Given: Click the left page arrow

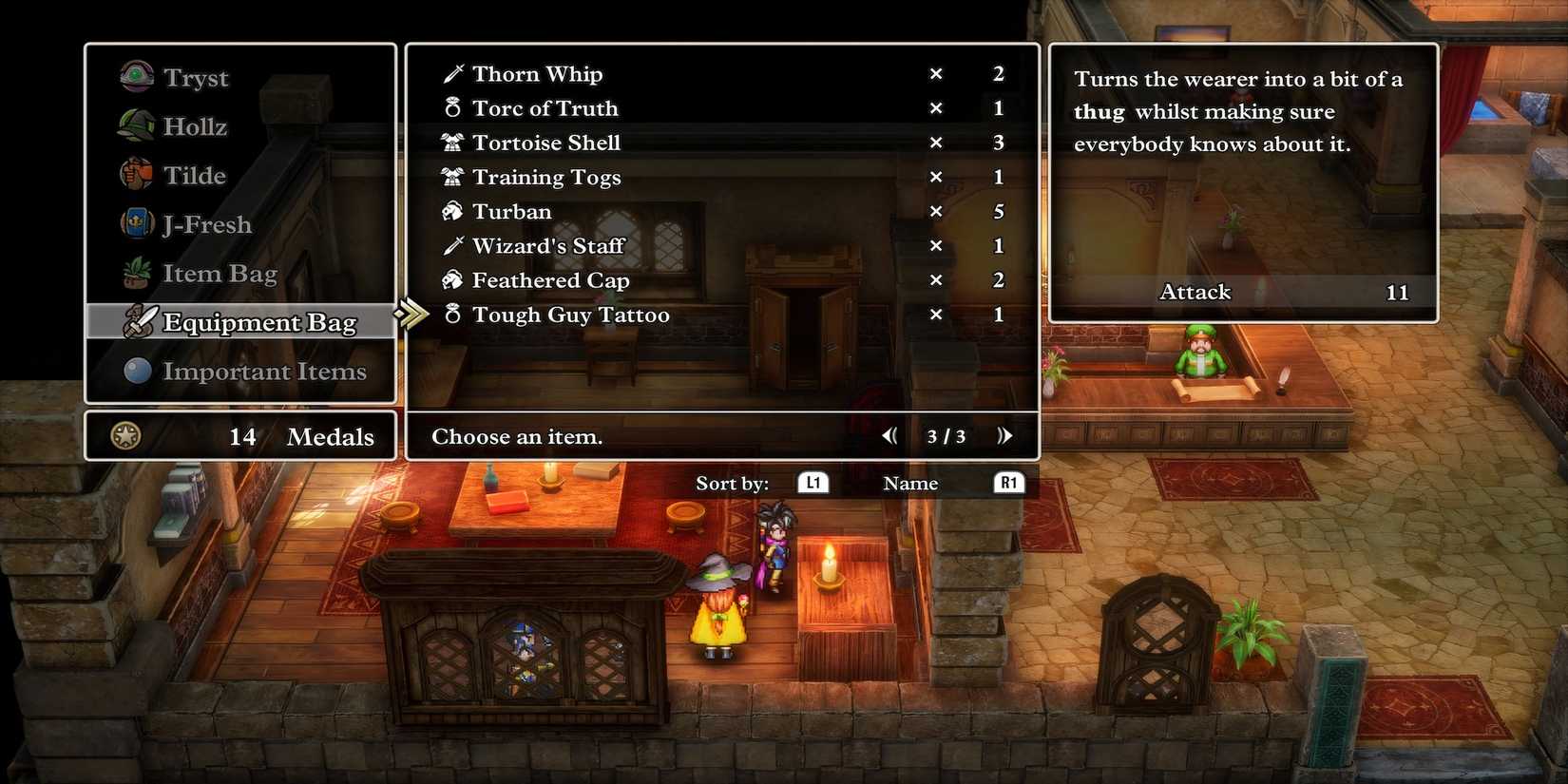Looking at the screenshot, I should [x=889, y=435].
